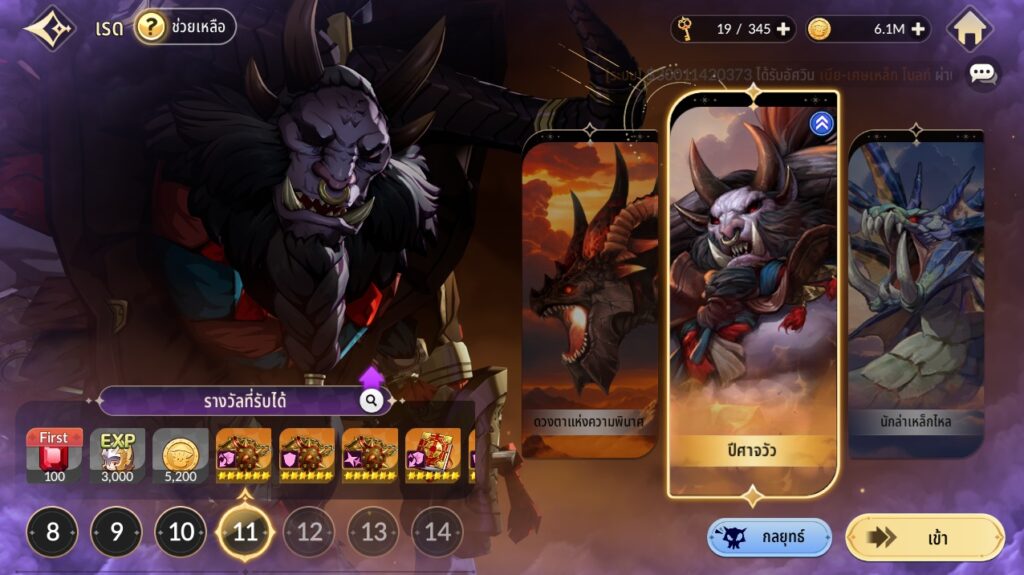Select the ดวงตาแห่งความพินาศ dragon raid card
This screenshot has height=575, width=1024.
point(590,290)
